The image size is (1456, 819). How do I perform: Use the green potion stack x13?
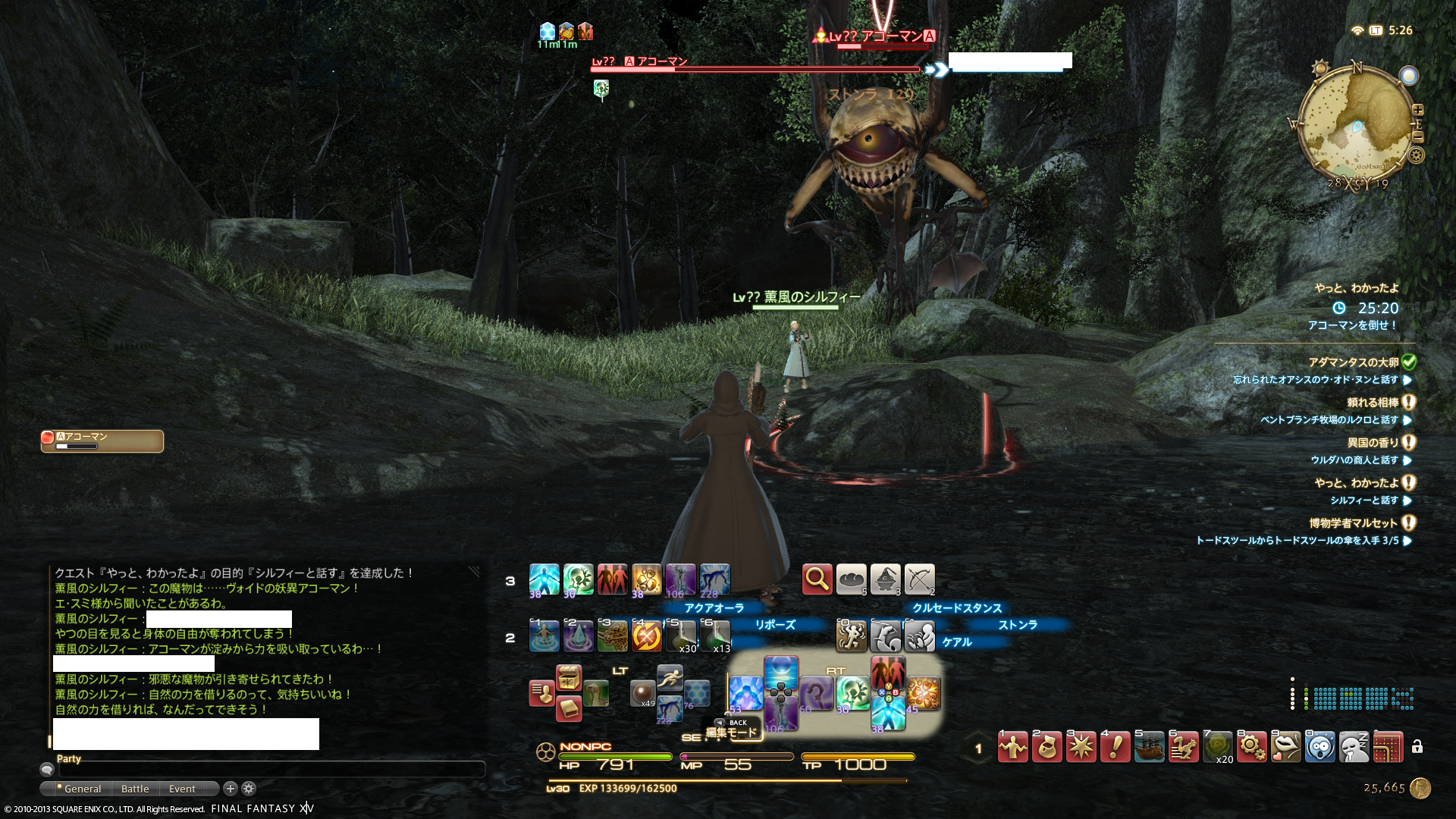(715, 635)
